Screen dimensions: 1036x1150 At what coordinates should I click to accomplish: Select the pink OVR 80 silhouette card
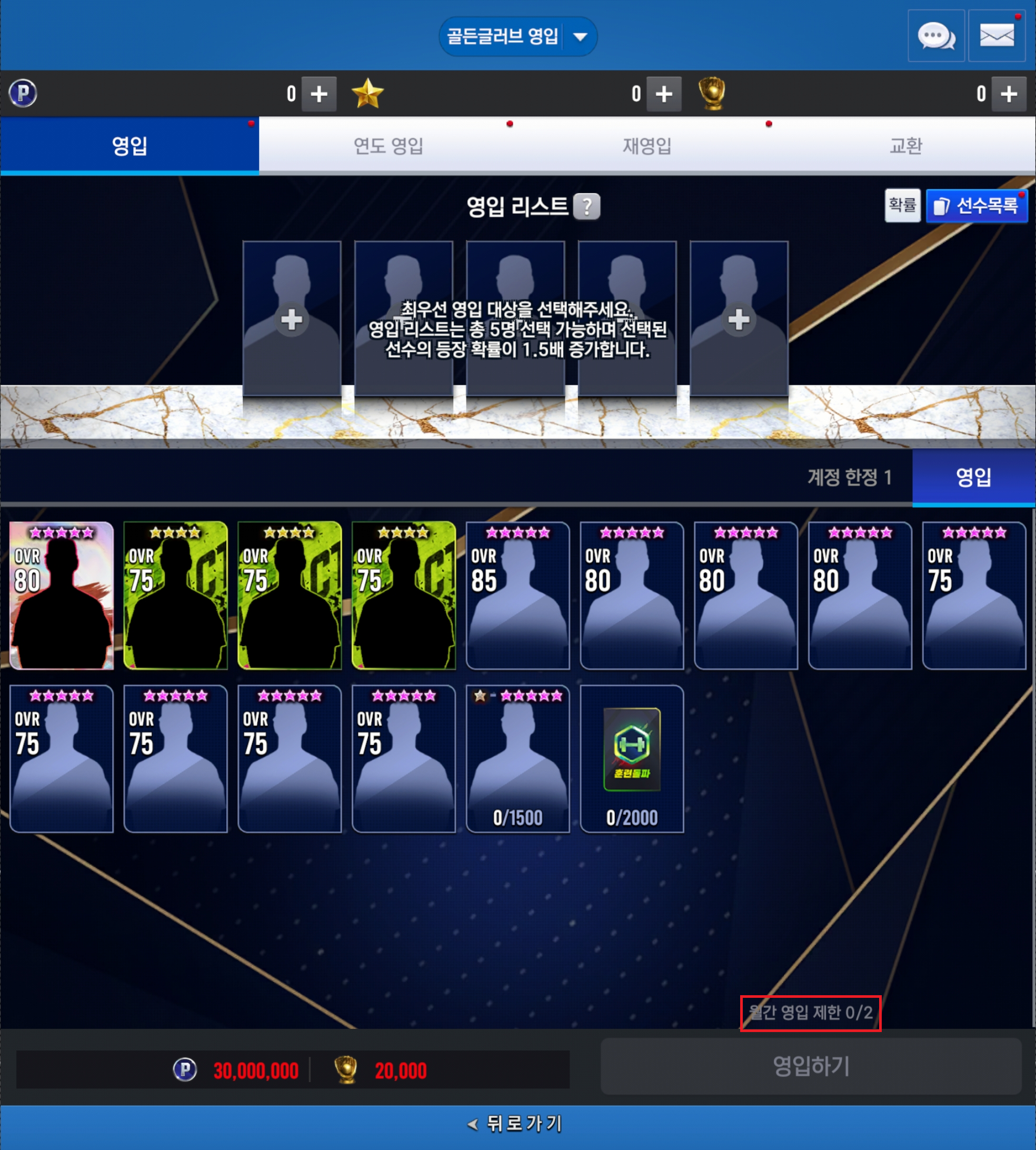pyautogui.click(x=62, y=595)
